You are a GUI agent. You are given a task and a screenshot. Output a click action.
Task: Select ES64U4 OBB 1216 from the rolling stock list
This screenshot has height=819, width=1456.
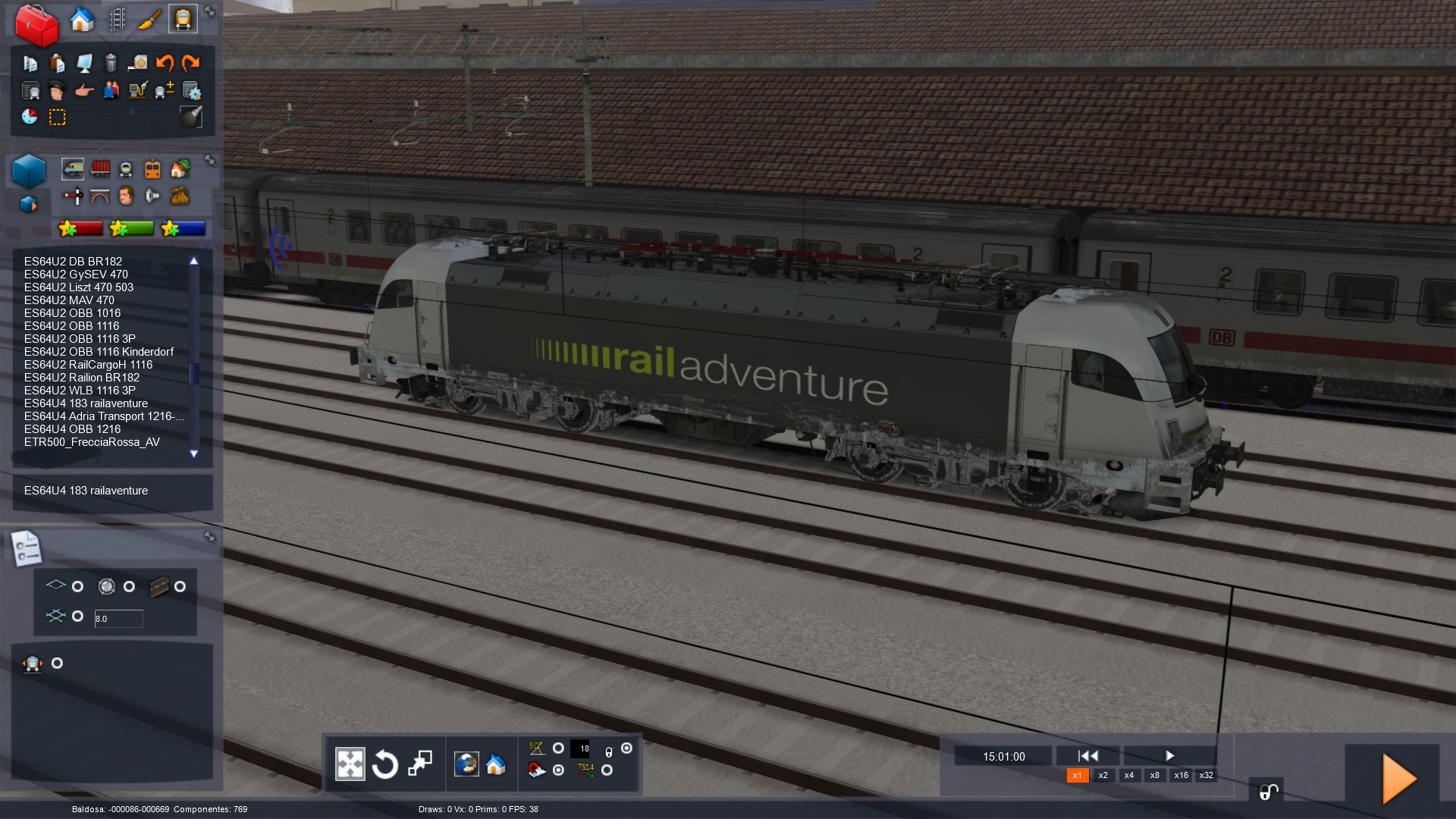[x=72, y=429]
